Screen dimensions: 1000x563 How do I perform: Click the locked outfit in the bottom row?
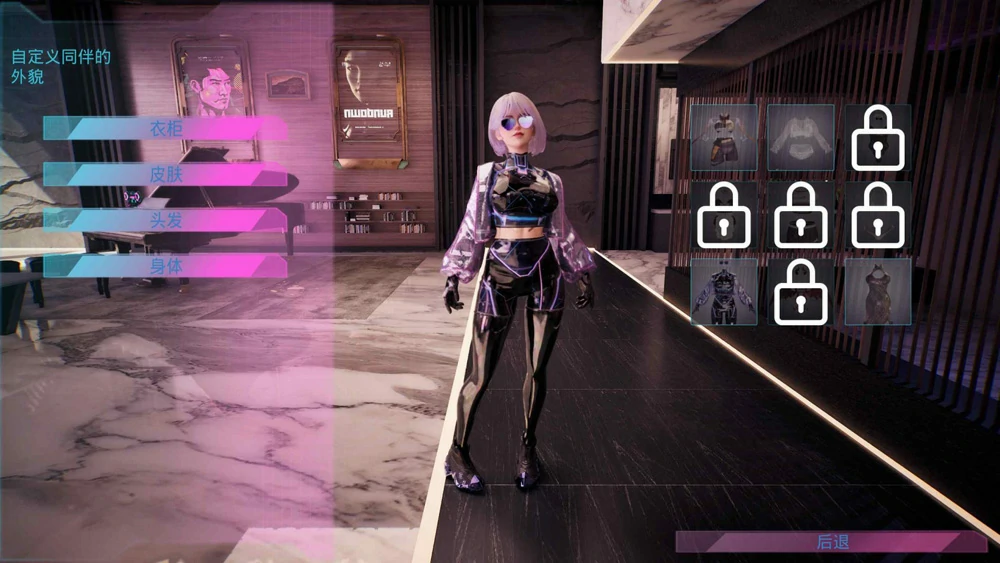pos(801,292)
